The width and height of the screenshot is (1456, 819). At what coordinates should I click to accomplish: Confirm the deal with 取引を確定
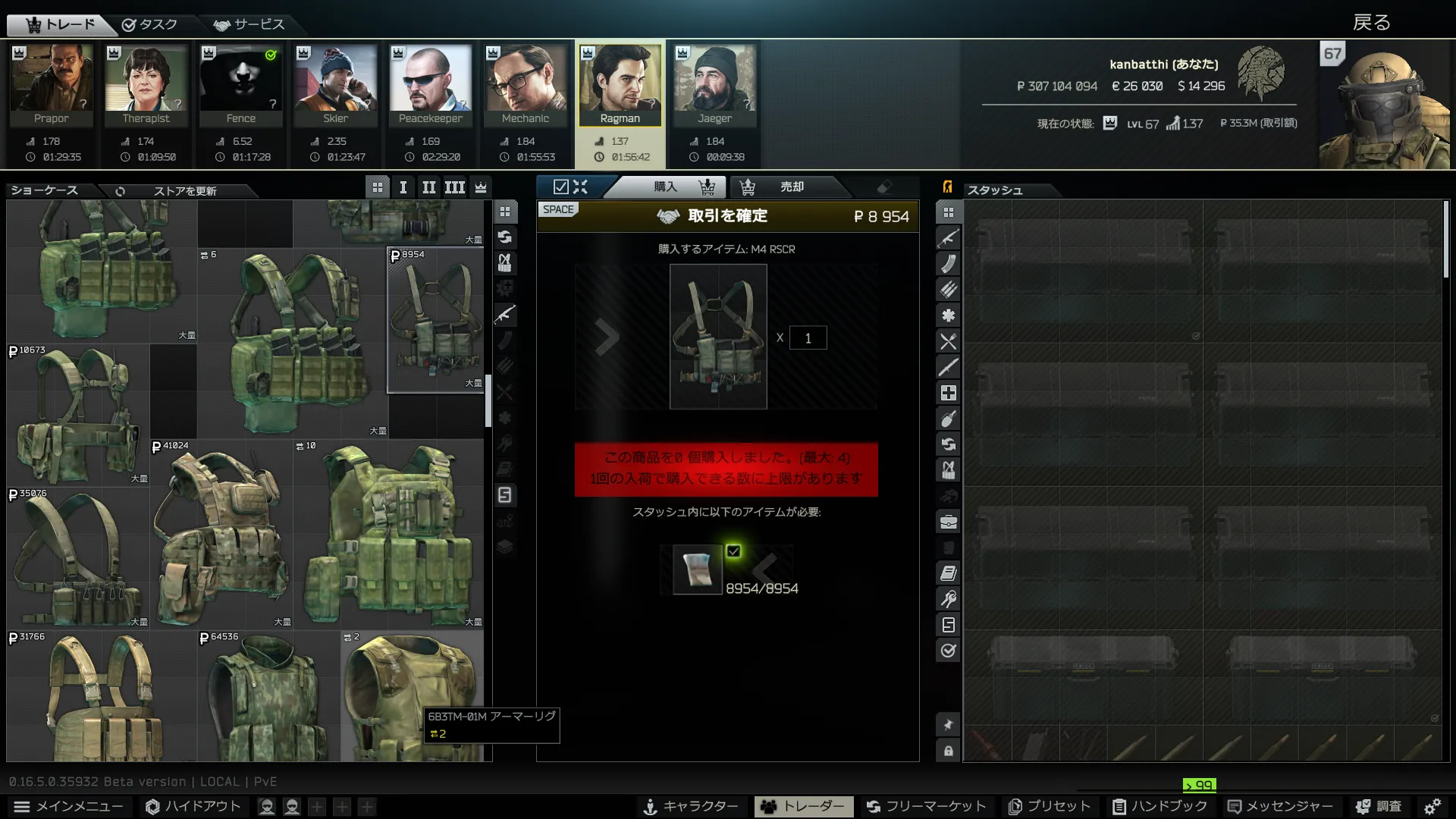pos(726,216)
